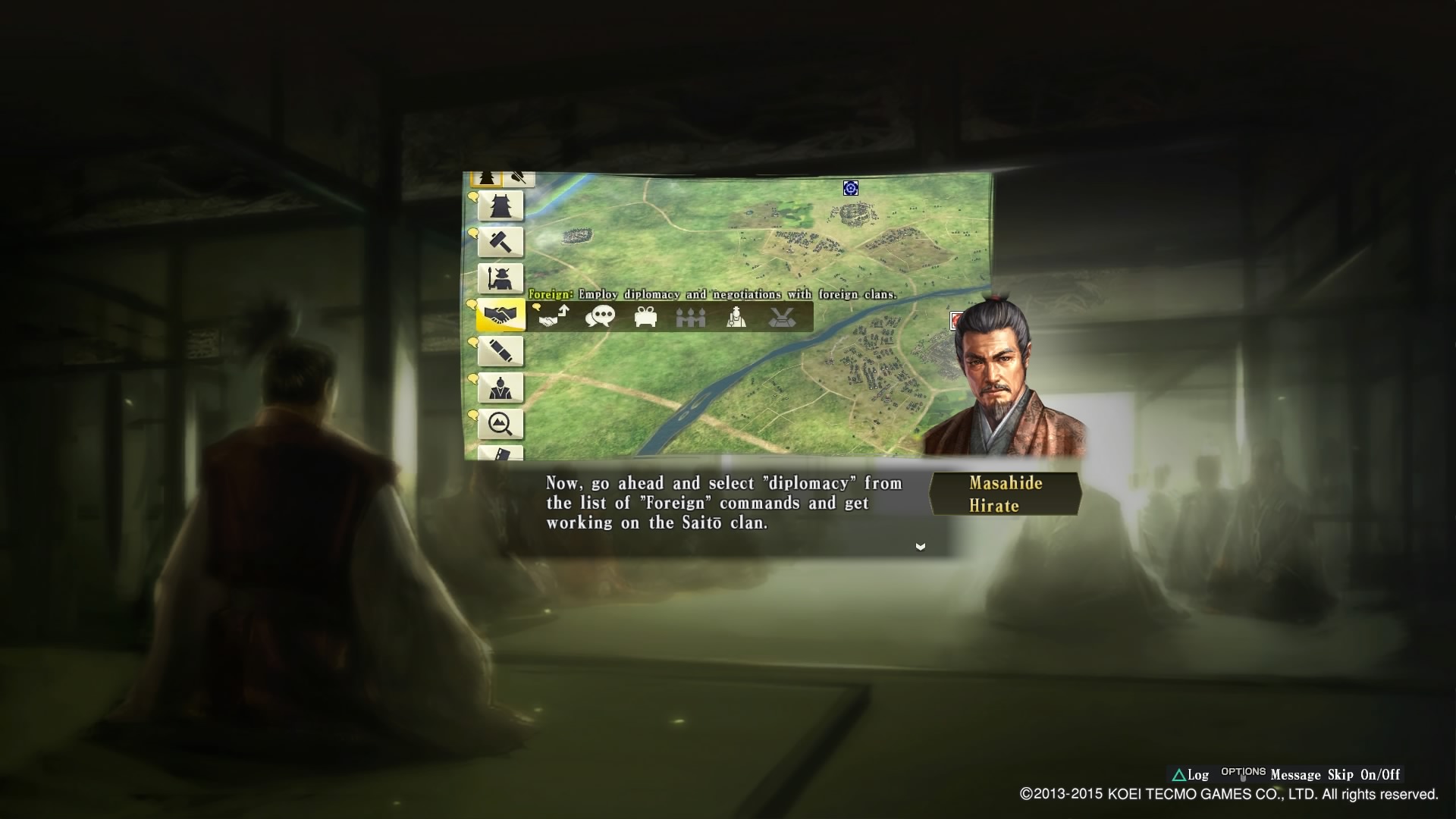Select the priest envoy icon in Foreign submenu
The height and width of the screenshot is (819, 1456).
click(735, 316)
